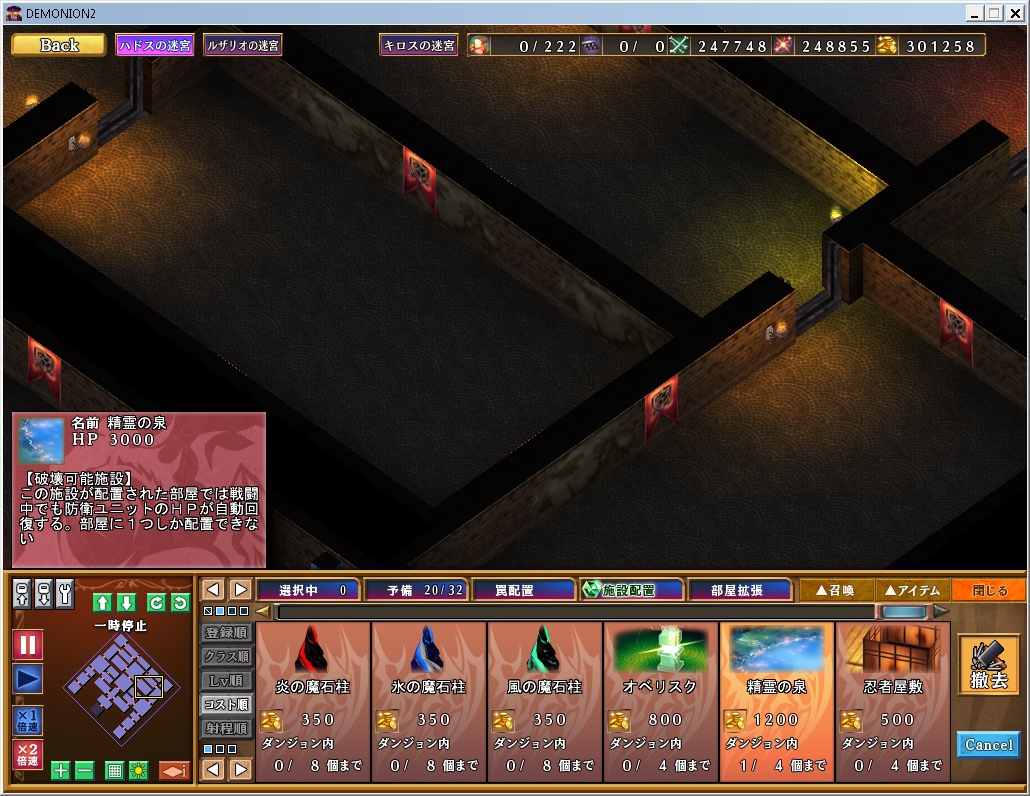Open the キロスの迷宮 dungeon
This screenshot has height=796, width=1030.
coord(418,45)
